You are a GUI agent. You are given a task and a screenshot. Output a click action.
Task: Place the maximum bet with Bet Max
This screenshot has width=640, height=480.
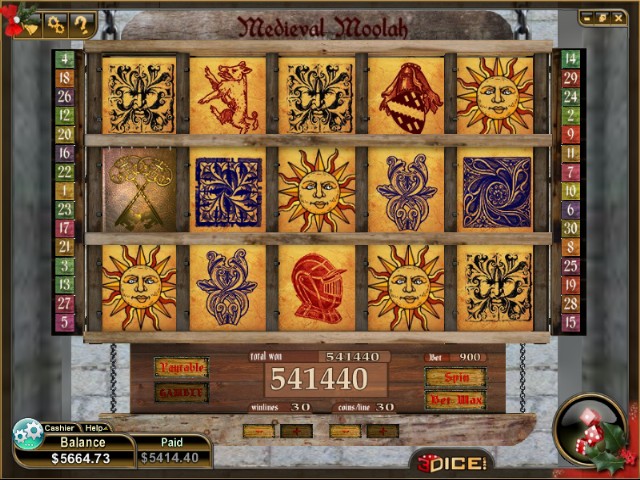pyautogui.click(x=455, y=400)
